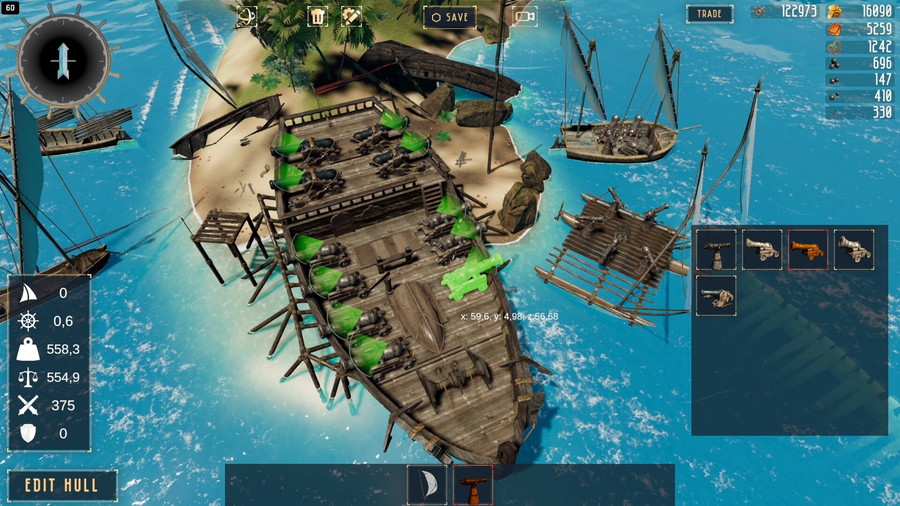Click the SAVE button

[x=449, y=16]
